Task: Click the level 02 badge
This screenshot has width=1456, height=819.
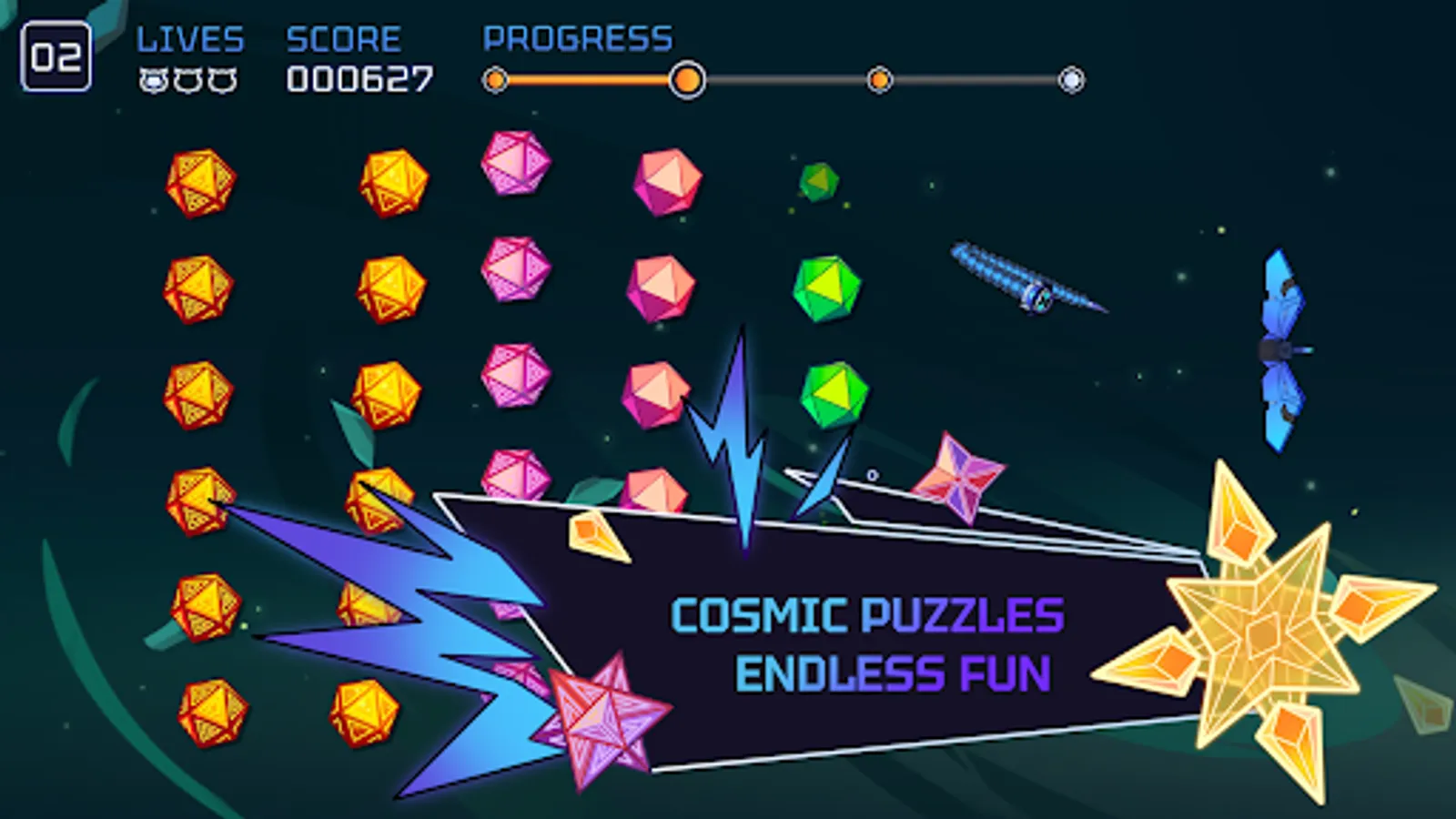Action: (x=56, y=57)
